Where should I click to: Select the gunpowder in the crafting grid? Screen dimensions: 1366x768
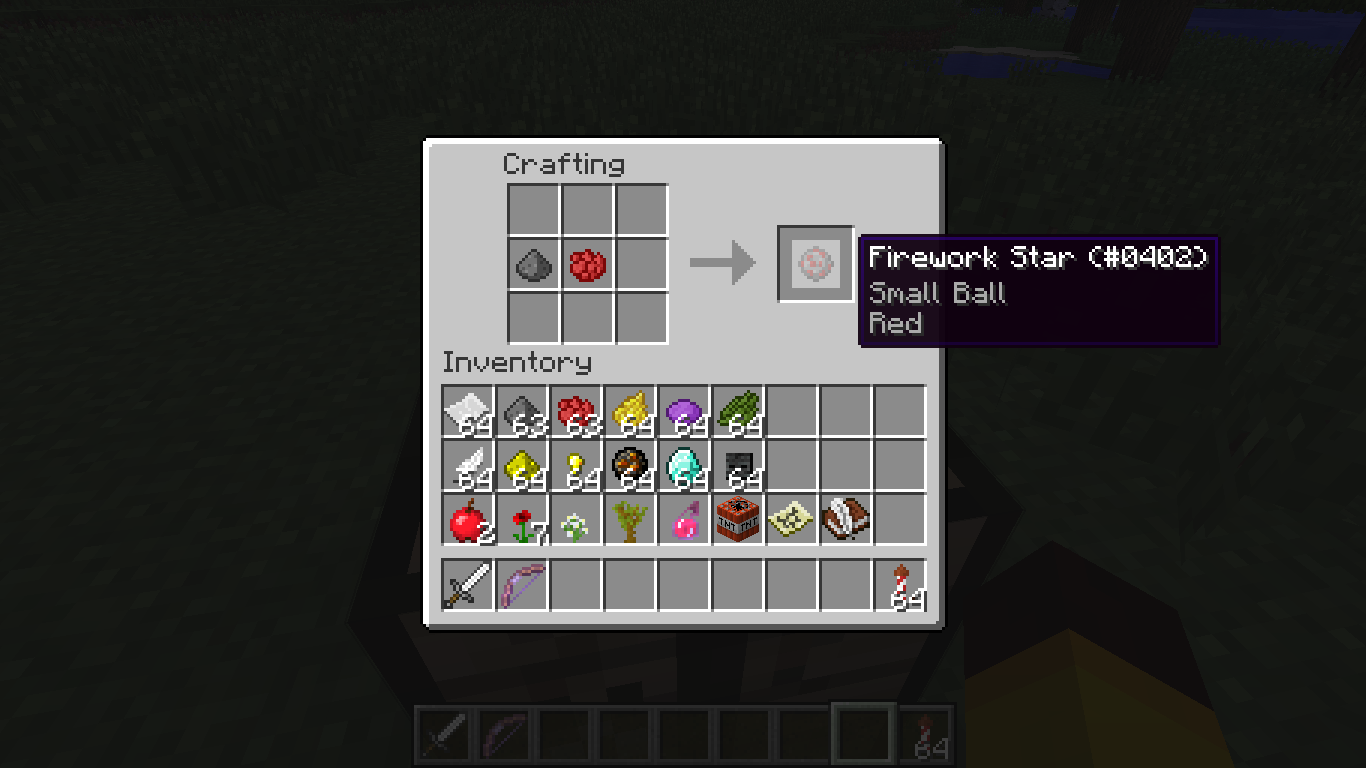(x=534, y=265)
